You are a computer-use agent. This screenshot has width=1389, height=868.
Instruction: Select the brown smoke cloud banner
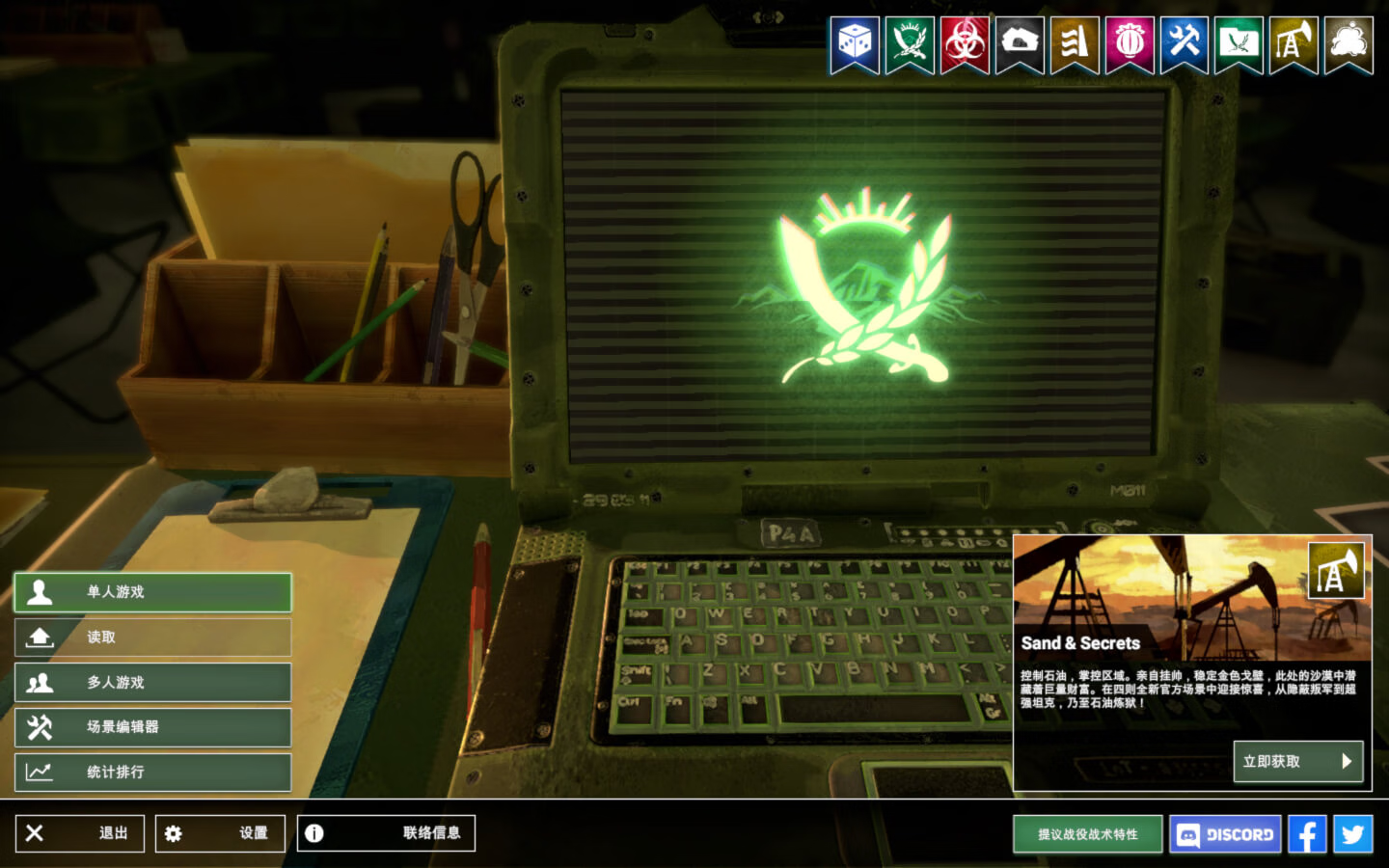(1348, 43)
